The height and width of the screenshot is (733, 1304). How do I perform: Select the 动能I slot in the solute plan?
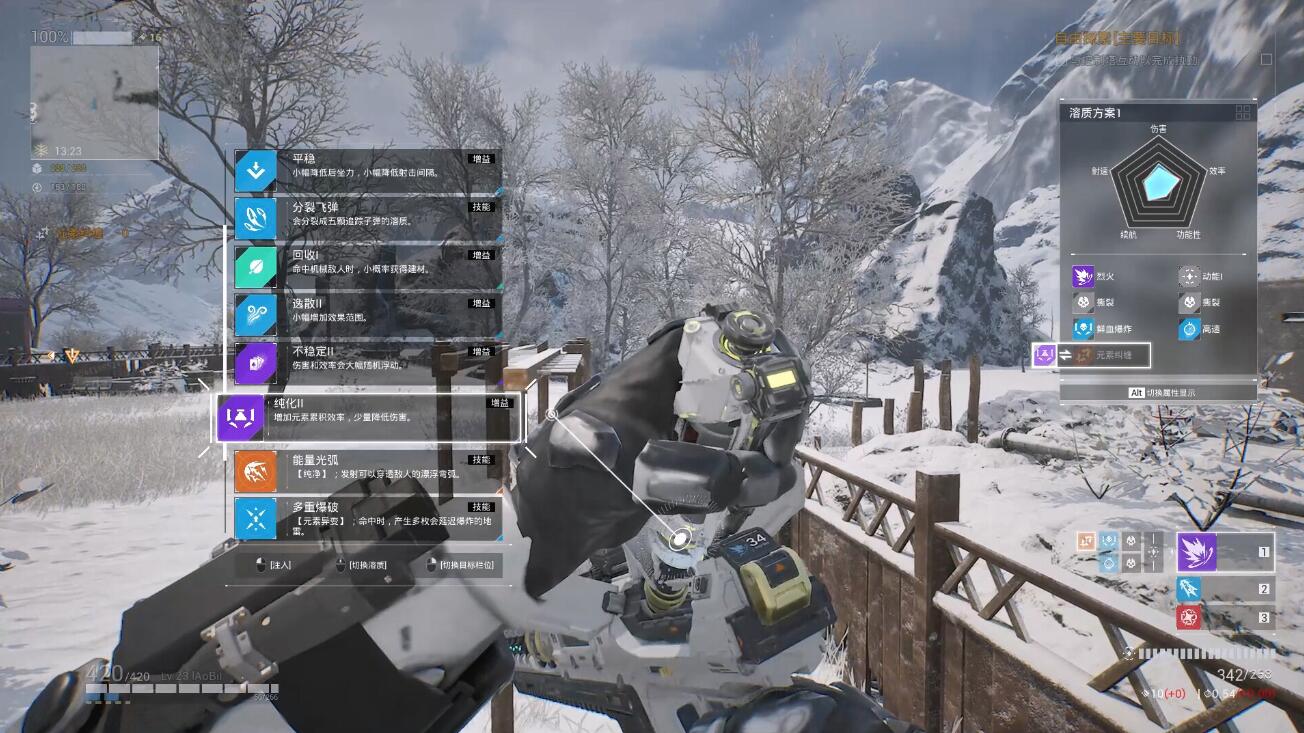click(x=1189, y=276)
